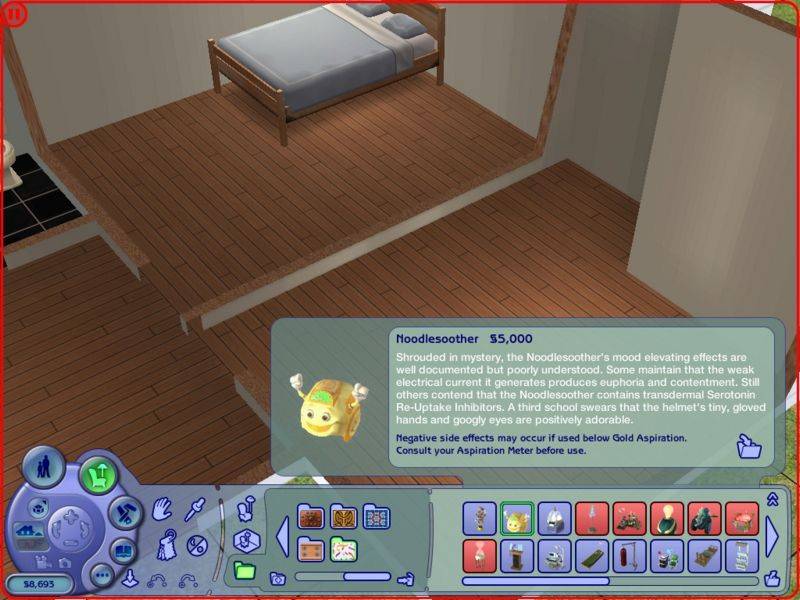
Task: Open Buy Mode with the green chair button
Action: coord(97,472)
